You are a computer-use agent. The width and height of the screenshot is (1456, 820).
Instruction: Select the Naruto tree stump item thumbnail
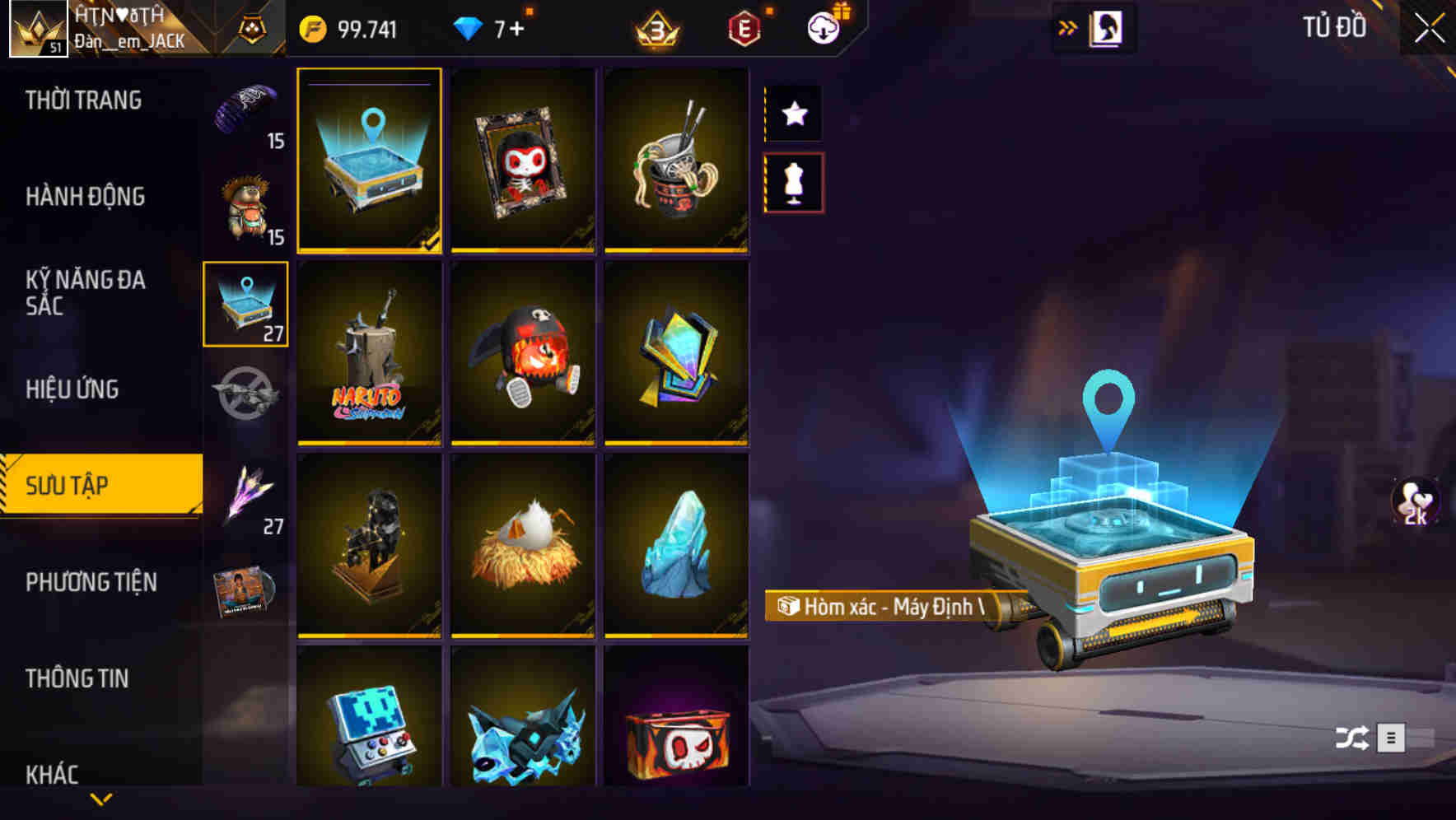(x=369, y=354)
